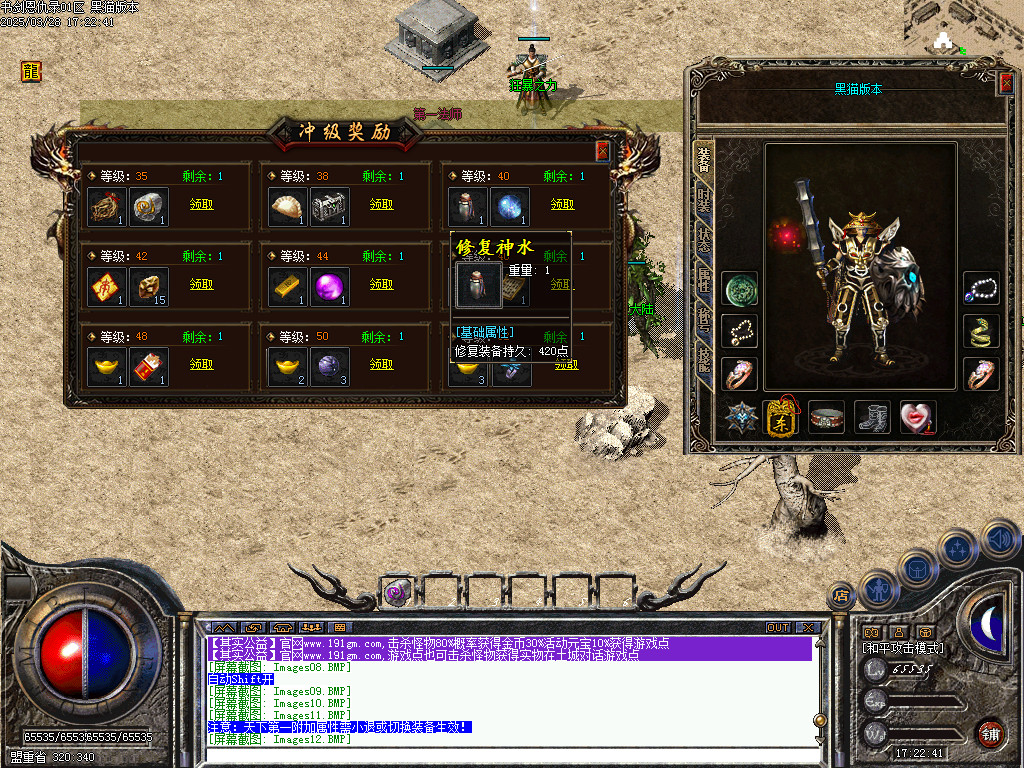Show the 技能 skills tab
This screenshot has height=768, width=1024.
coord(704,362)
